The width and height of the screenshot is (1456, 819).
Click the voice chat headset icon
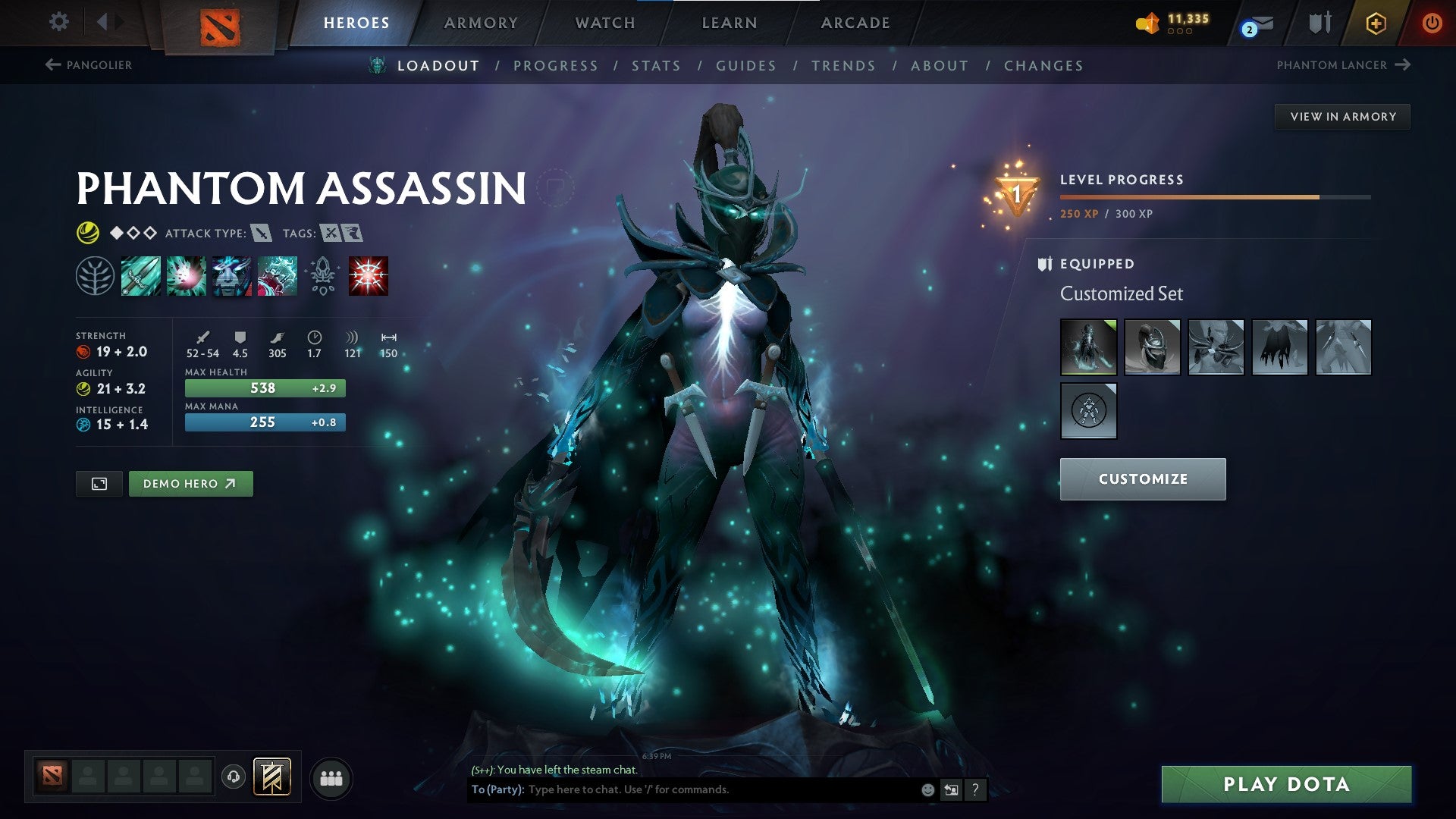click(x=234, y=777)
